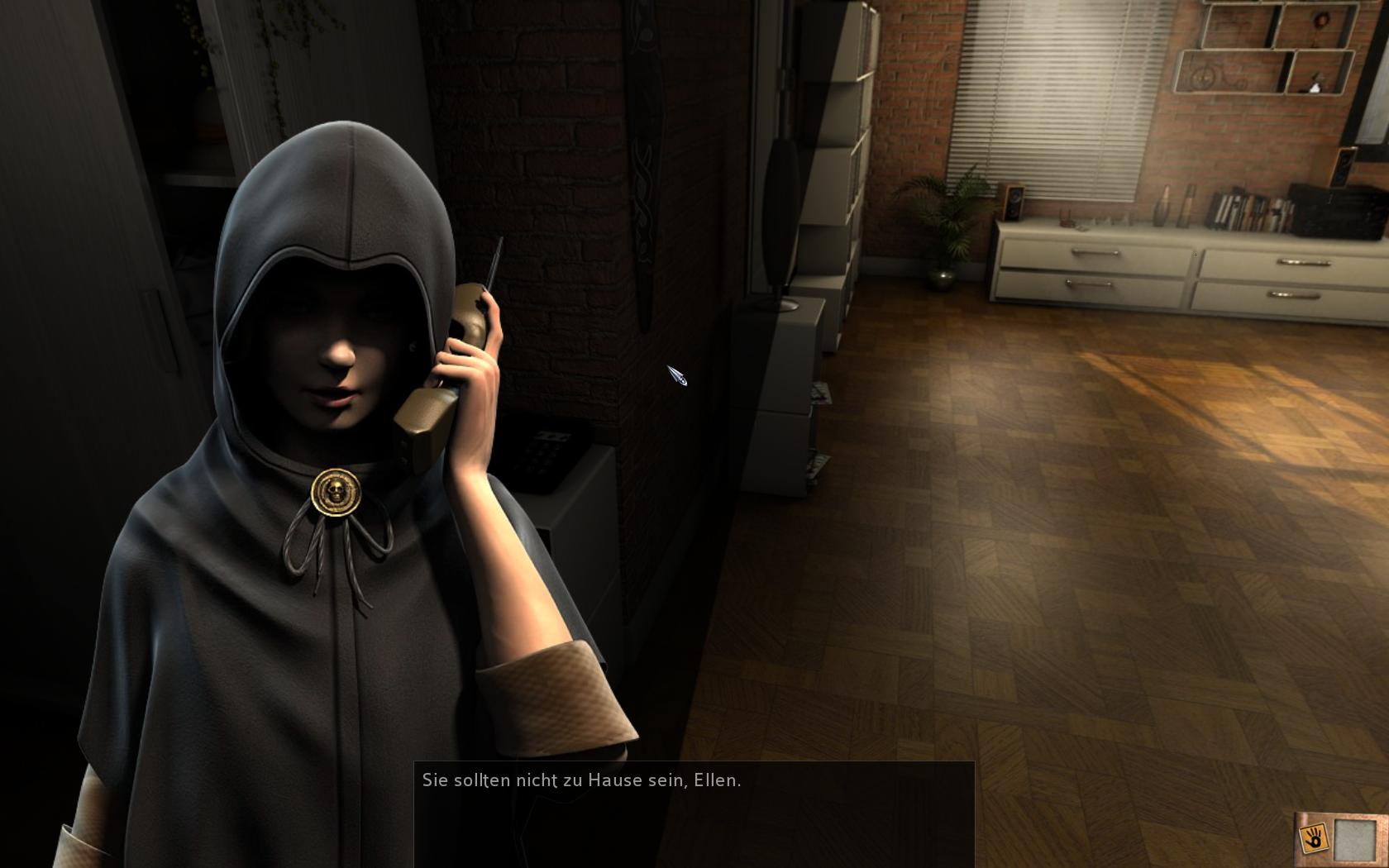Click the orange hand-print icon
1389x868 pixels.
pyautogui.click(x=1313, y=837)
